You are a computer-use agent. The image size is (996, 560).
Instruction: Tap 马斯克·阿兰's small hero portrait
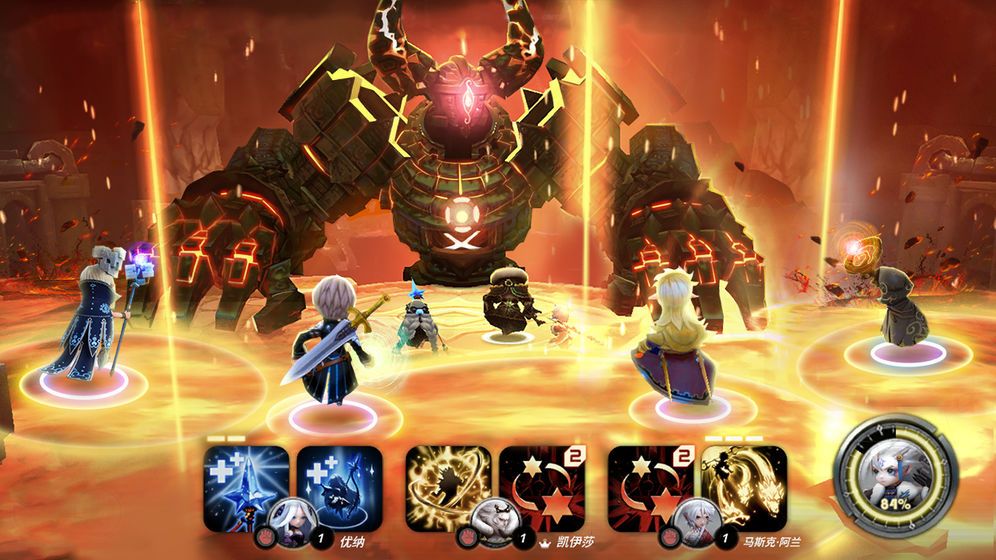click(697, 517)
